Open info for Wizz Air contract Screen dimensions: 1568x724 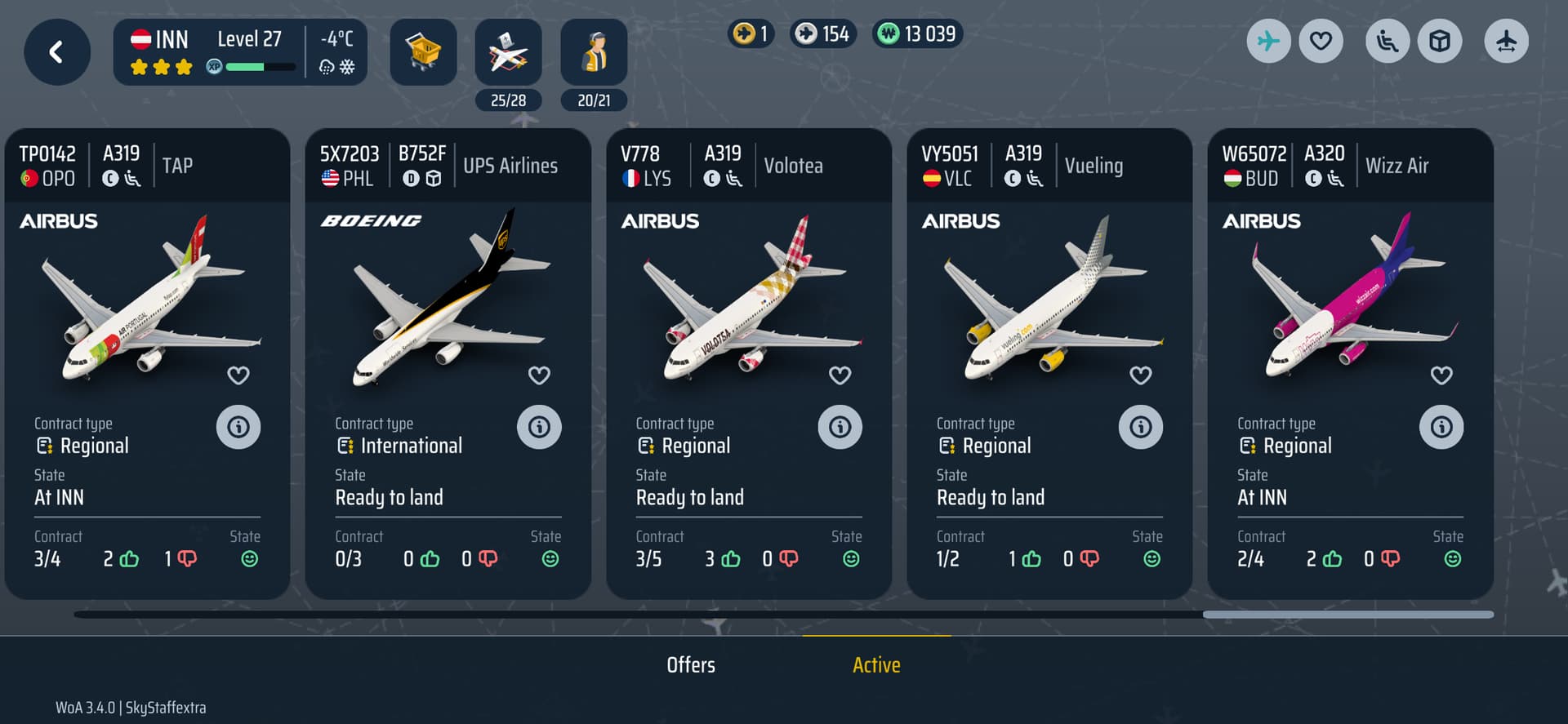click(1441, 427)
